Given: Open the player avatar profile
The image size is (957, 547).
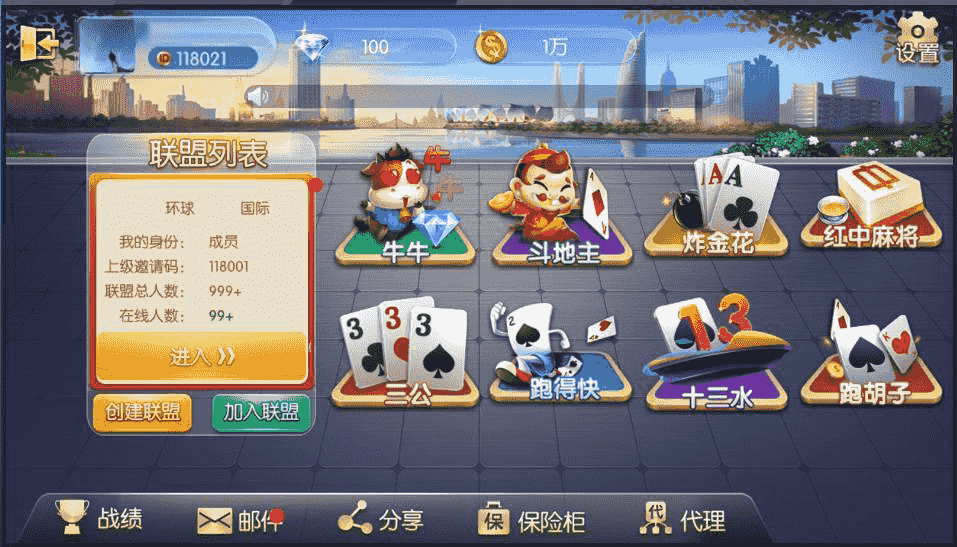Looking at the screenshot, I should tap(107, 45).
